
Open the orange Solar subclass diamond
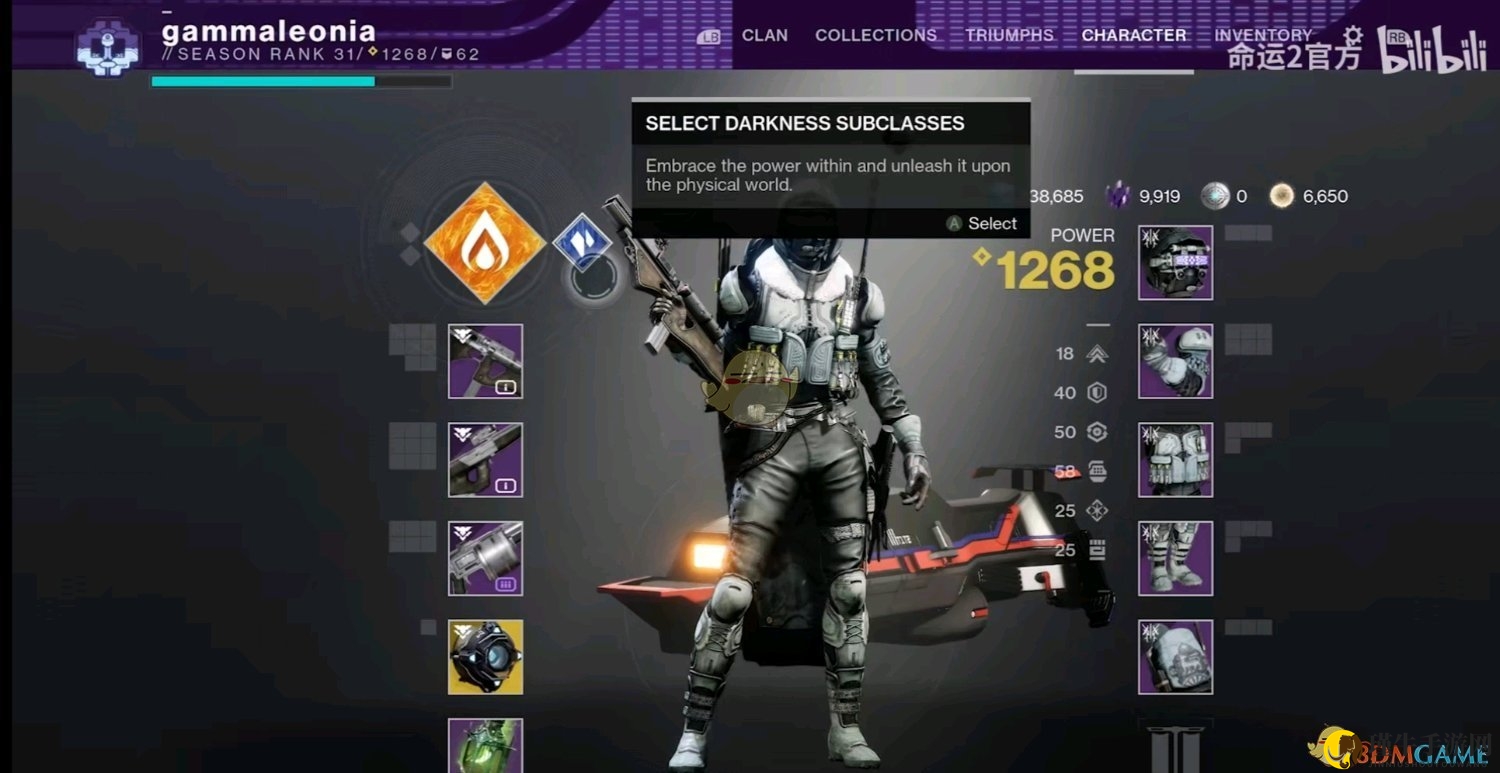tap(485, 243)
